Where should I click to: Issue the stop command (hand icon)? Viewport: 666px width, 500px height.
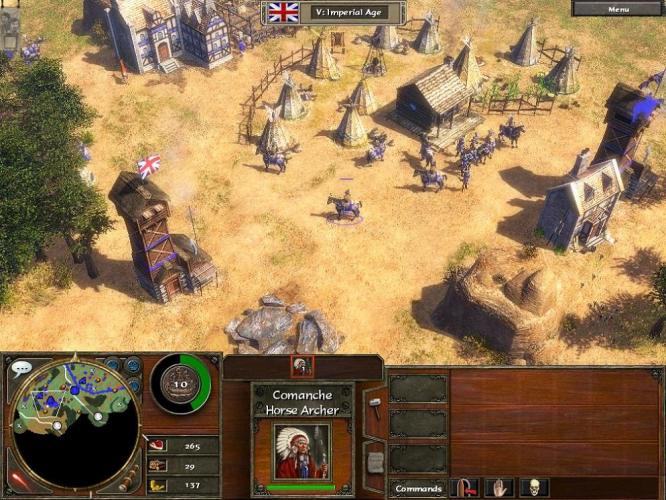[499, 488]
